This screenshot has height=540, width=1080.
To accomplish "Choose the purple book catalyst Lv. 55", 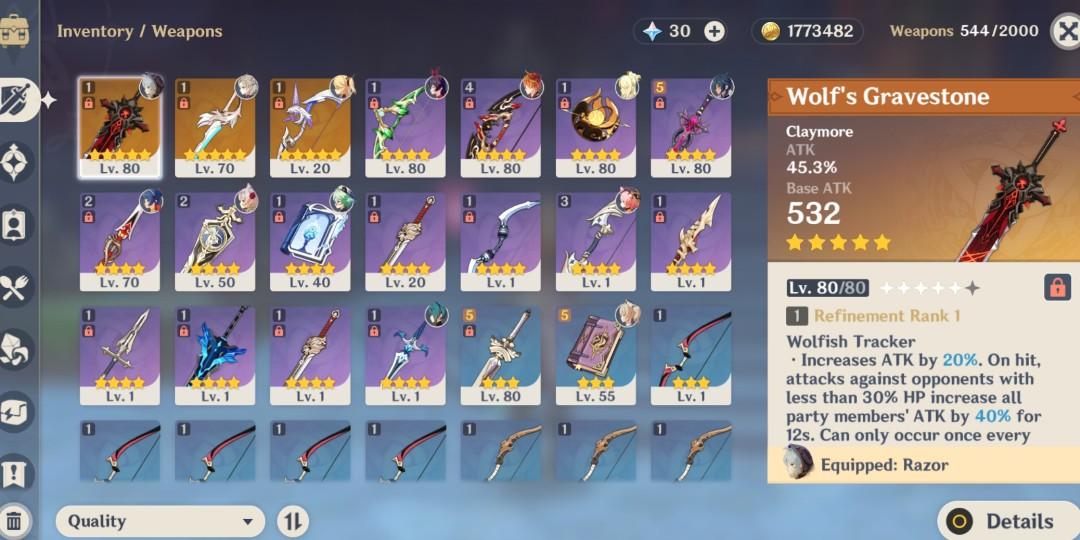I will (596, 355).
